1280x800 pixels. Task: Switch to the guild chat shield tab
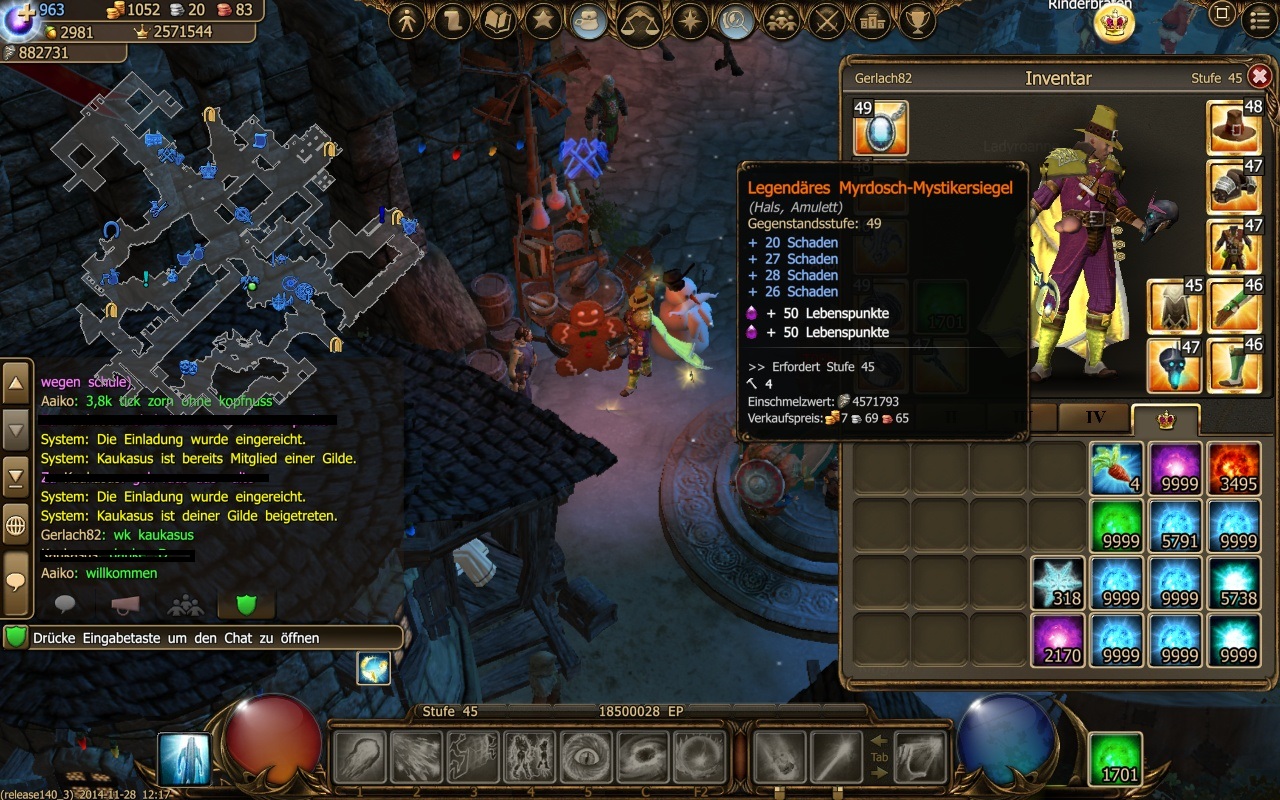tap(245, 604)
